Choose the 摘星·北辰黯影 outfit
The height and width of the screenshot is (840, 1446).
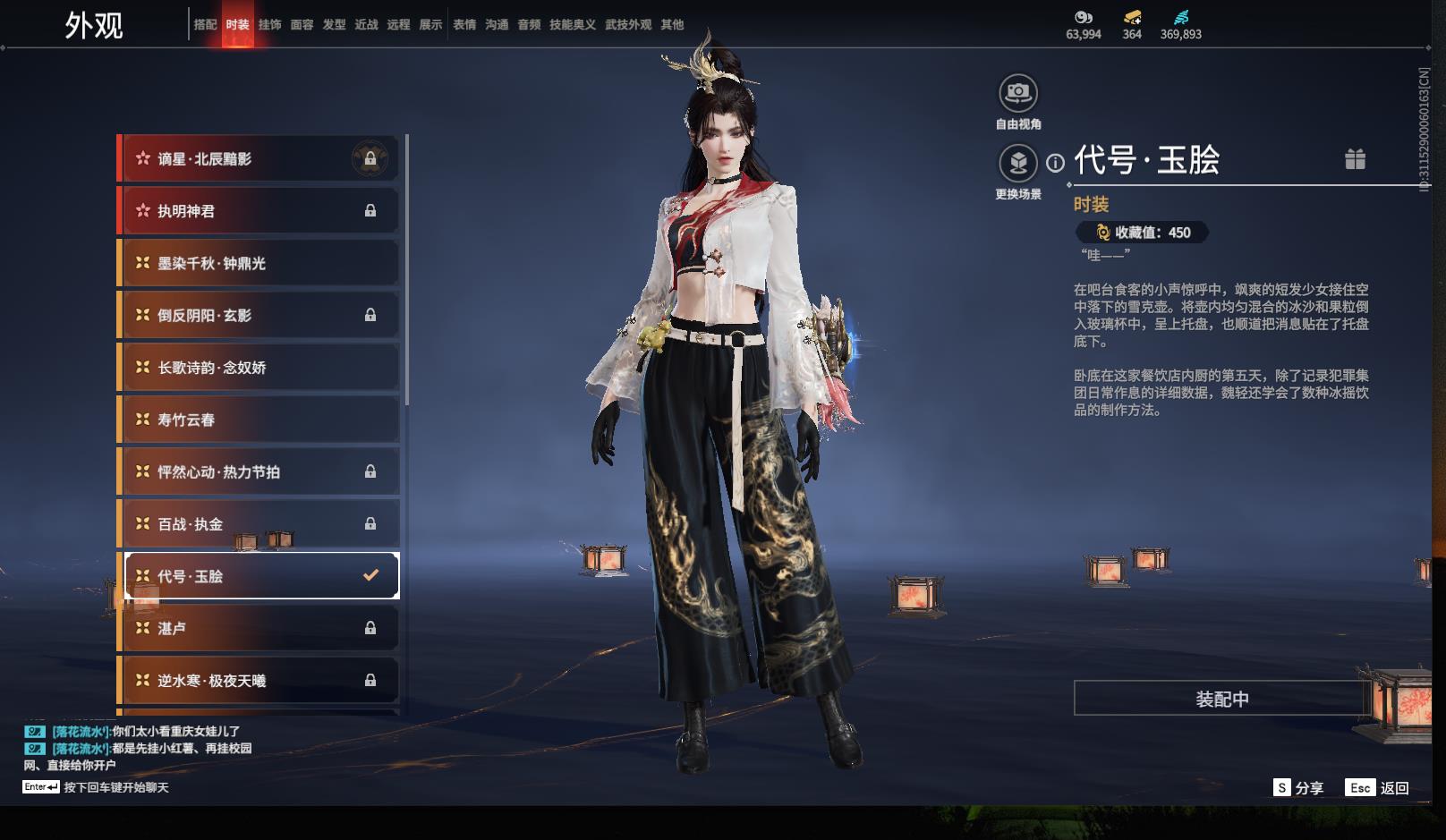[x=259, y=159]
